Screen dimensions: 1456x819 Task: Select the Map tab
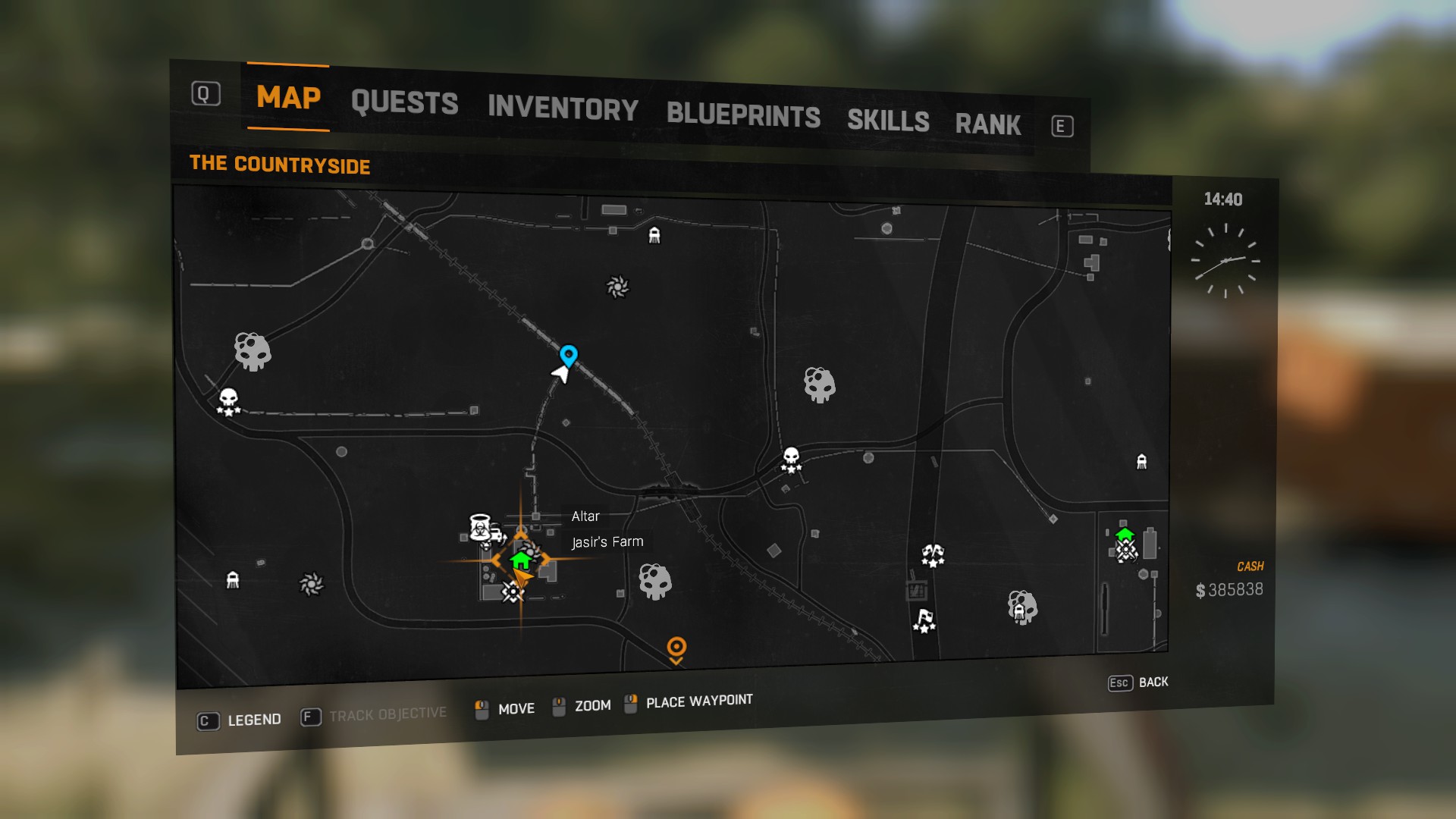pyautogui.click(x=288, y=97)
